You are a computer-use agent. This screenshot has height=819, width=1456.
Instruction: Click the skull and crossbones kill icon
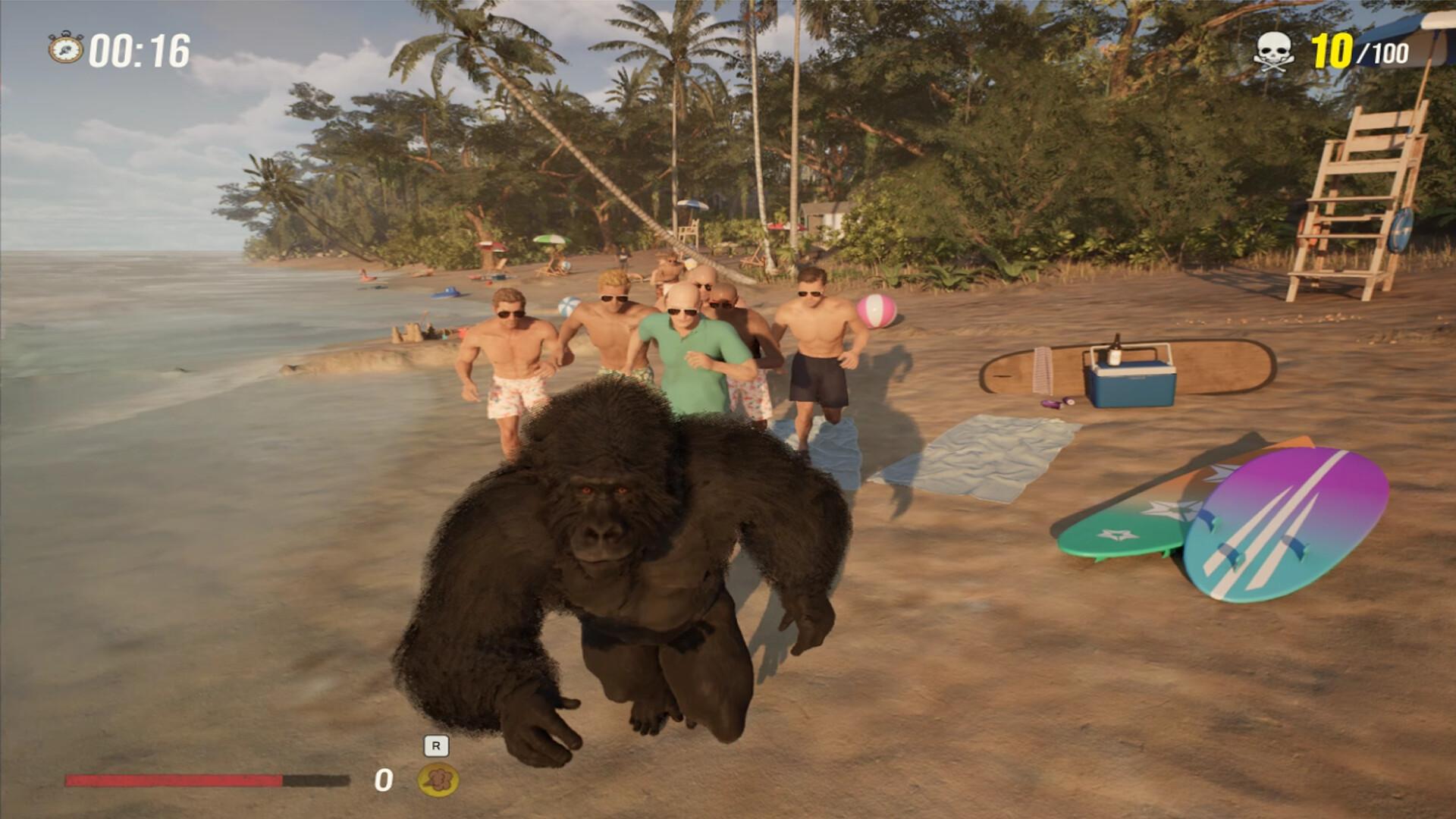1276,49
